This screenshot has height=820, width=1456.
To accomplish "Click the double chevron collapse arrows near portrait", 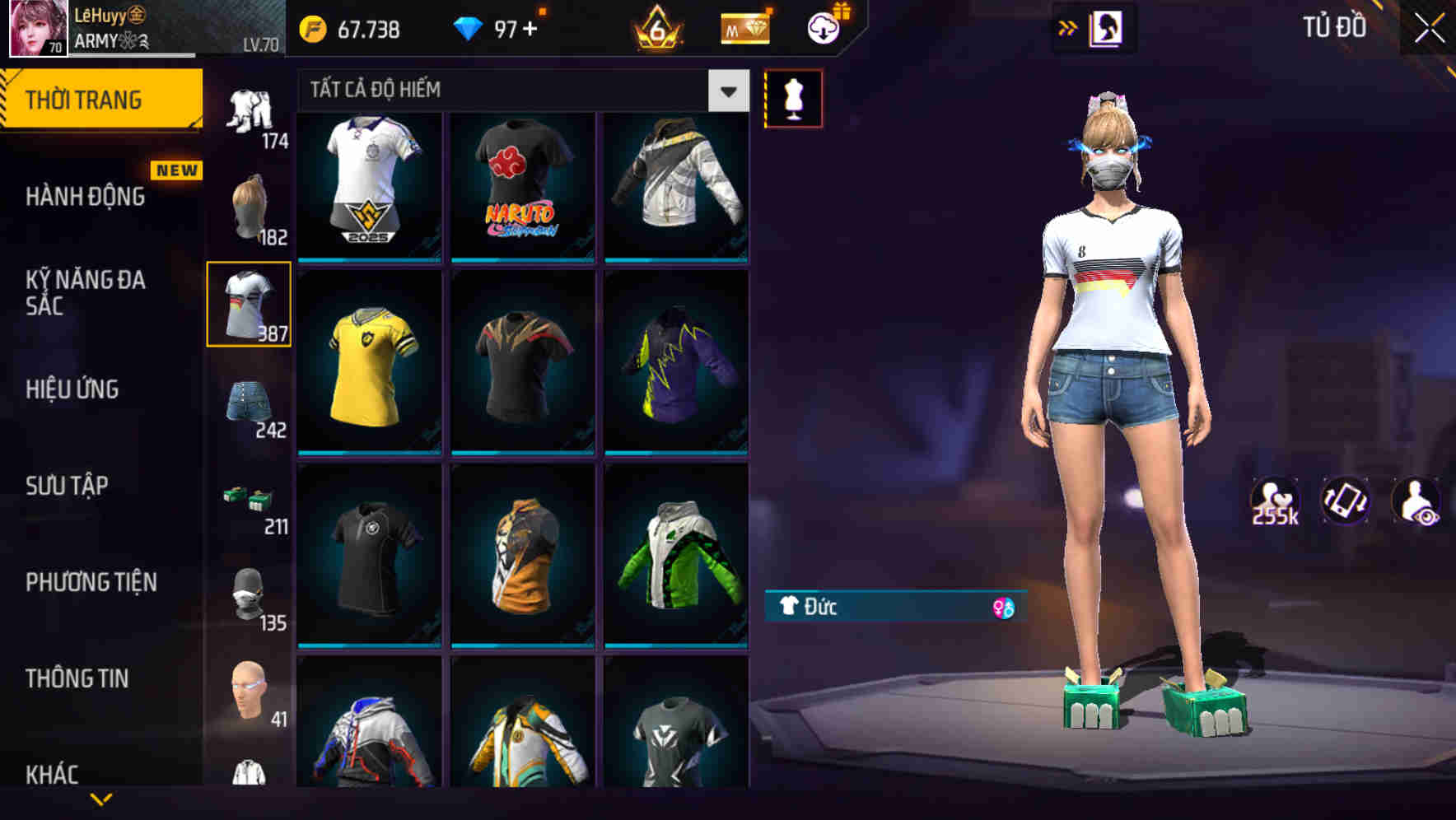I will (x=1069, y=27).
